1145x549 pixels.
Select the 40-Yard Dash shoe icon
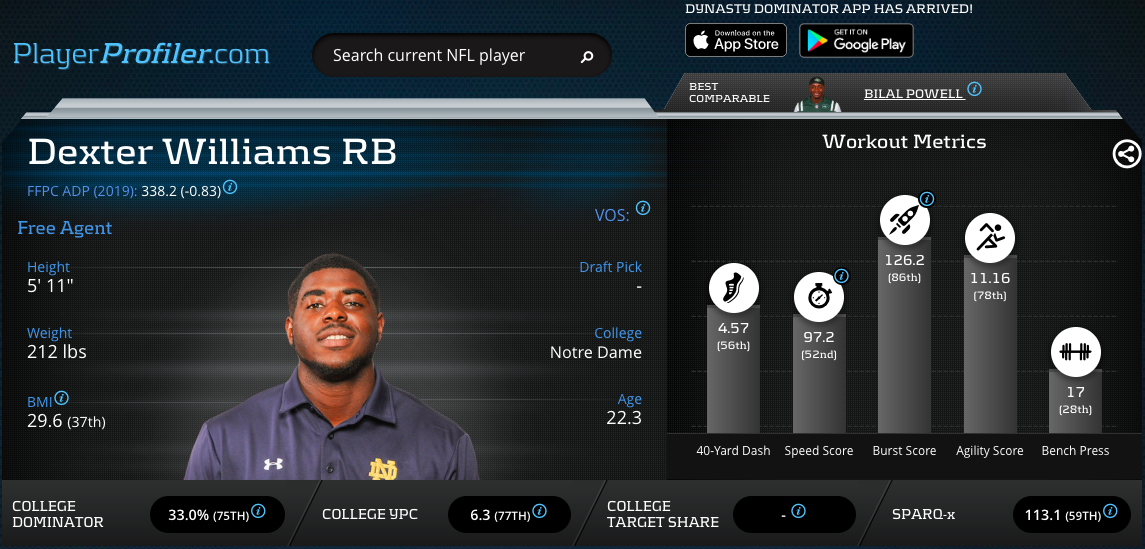click(x=734, y=288)
